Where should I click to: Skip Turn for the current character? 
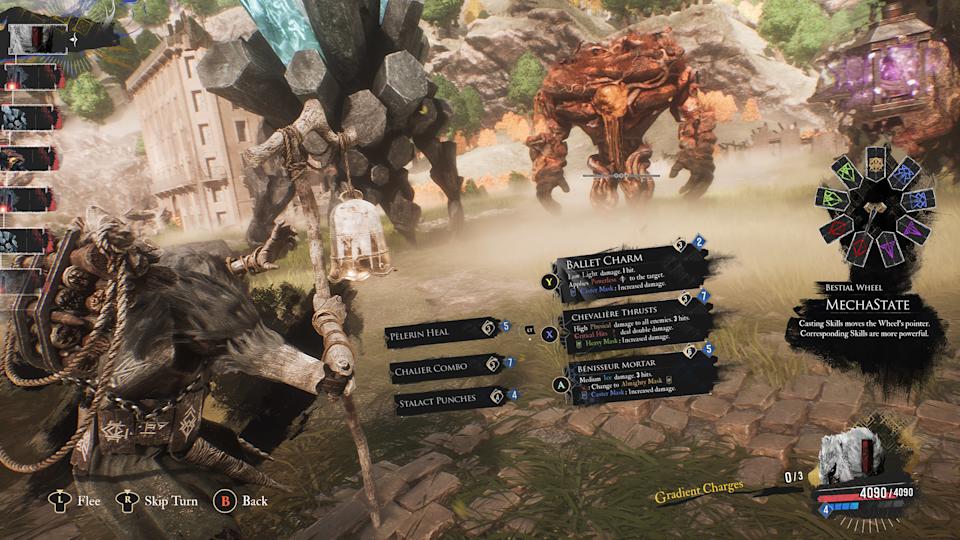[x=160, y=500]
